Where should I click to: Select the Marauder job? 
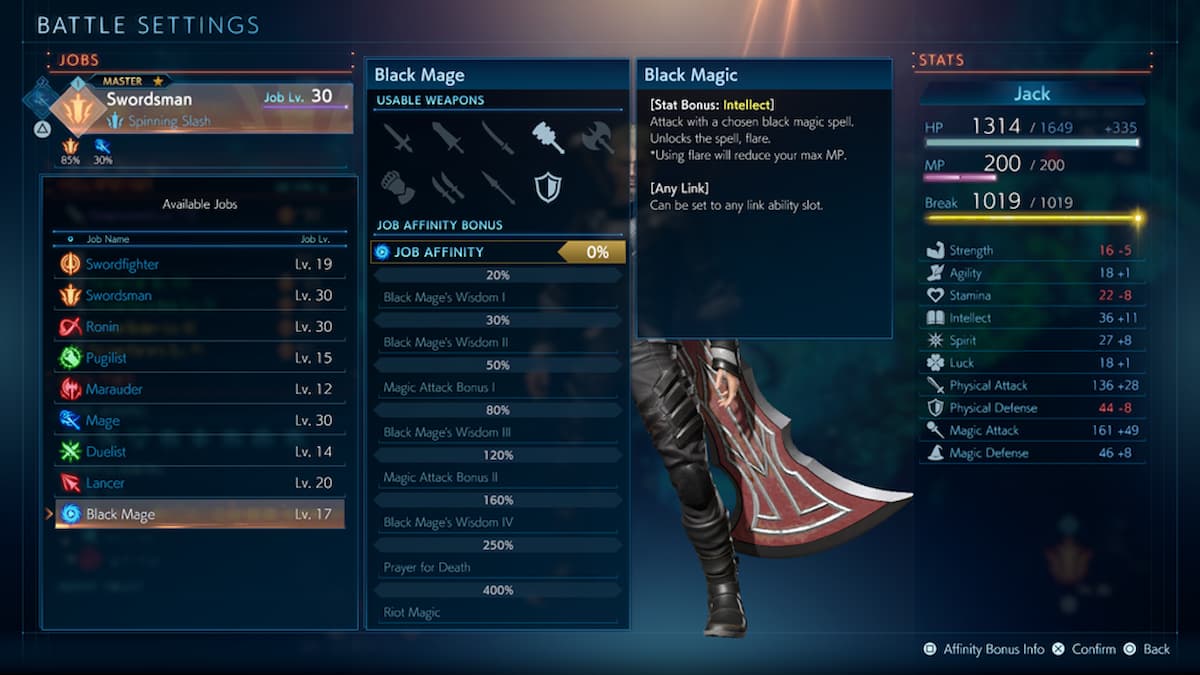[x=199, y=389]
